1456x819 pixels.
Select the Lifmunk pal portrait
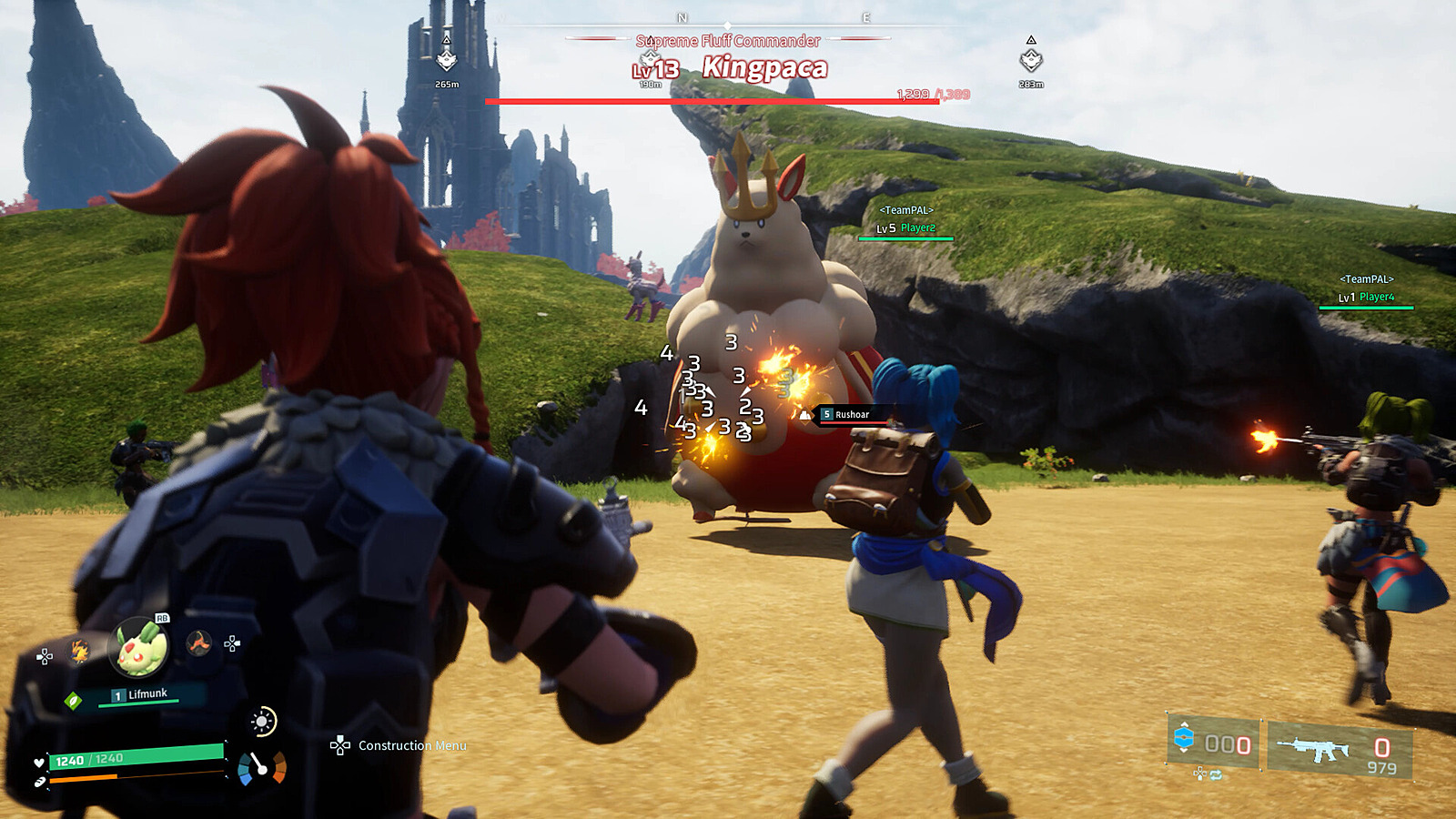pos(139,647)
